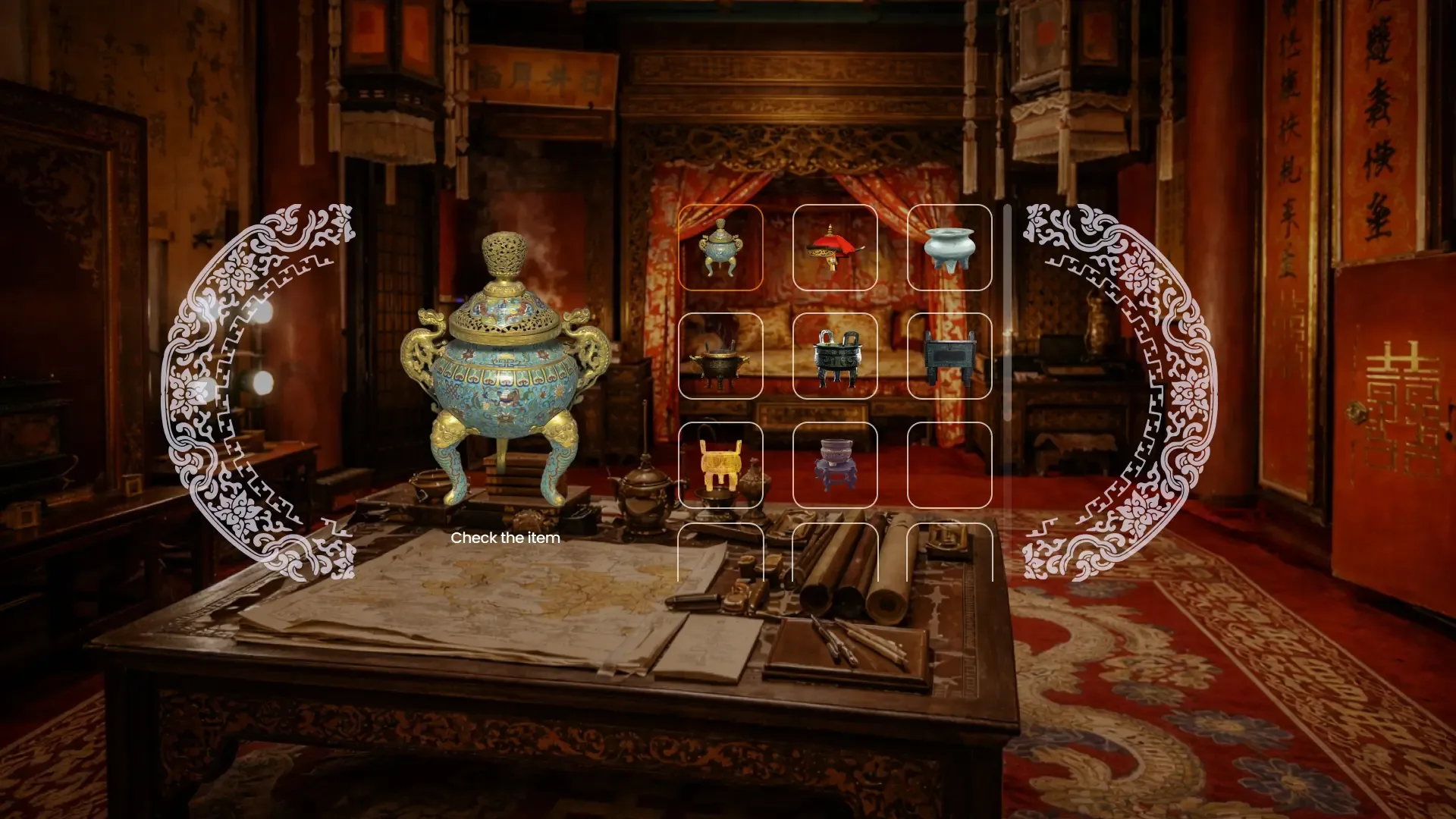Select the dark ding with tall upright handles
This screenshot has width=1456, height=819.
[836, 356]
